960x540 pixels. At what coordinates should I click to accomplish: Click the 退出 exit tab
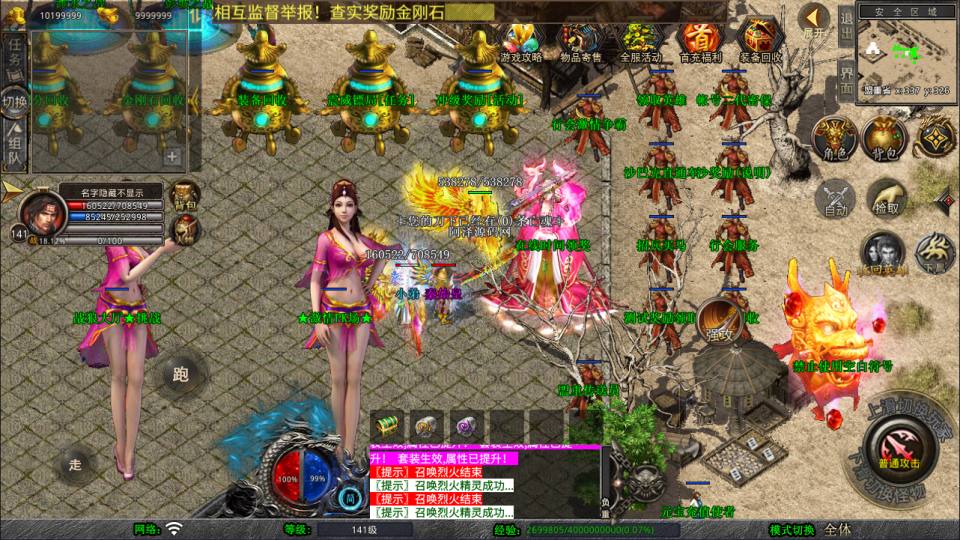tap(846, 24)
